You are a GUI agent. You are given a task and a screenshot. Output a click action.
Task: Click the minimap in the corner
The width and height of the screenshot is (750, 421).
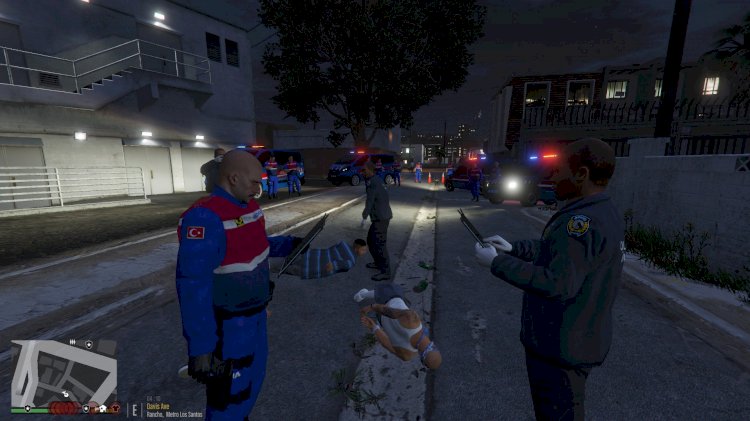click(x=64, y=372)
